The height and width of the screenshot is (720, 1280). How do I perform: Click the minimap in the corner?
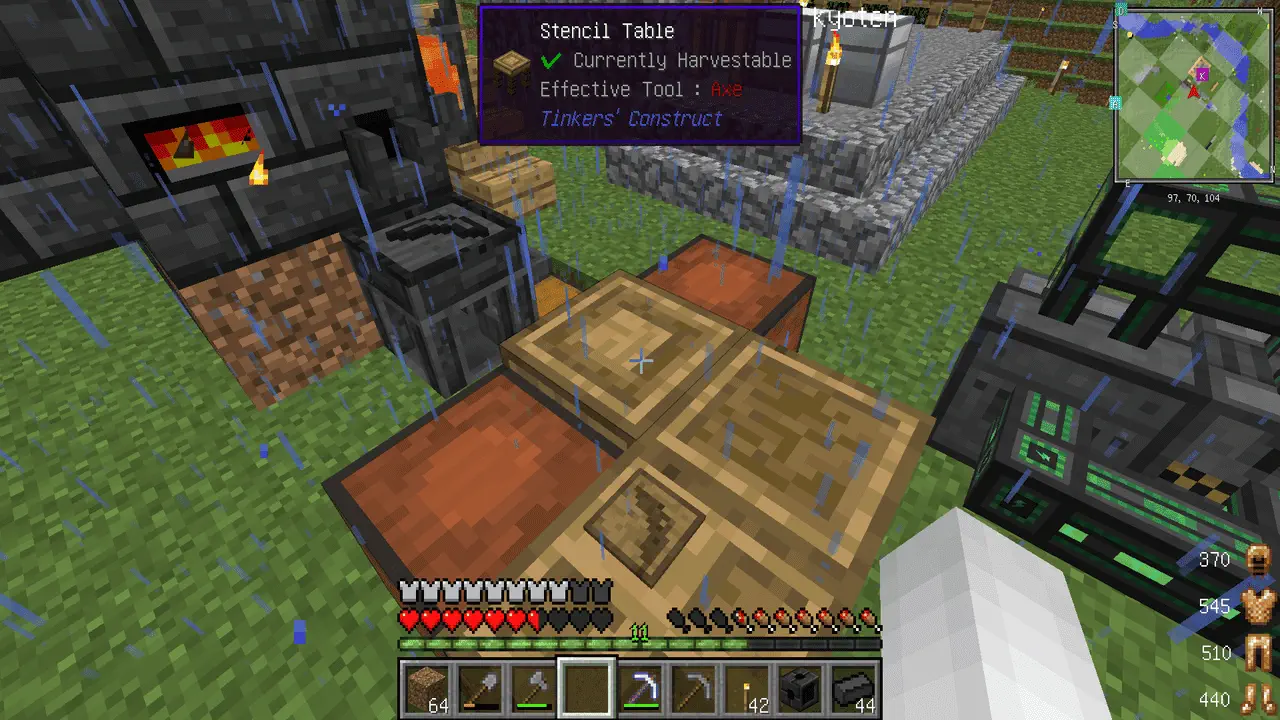click(1194, 97)
